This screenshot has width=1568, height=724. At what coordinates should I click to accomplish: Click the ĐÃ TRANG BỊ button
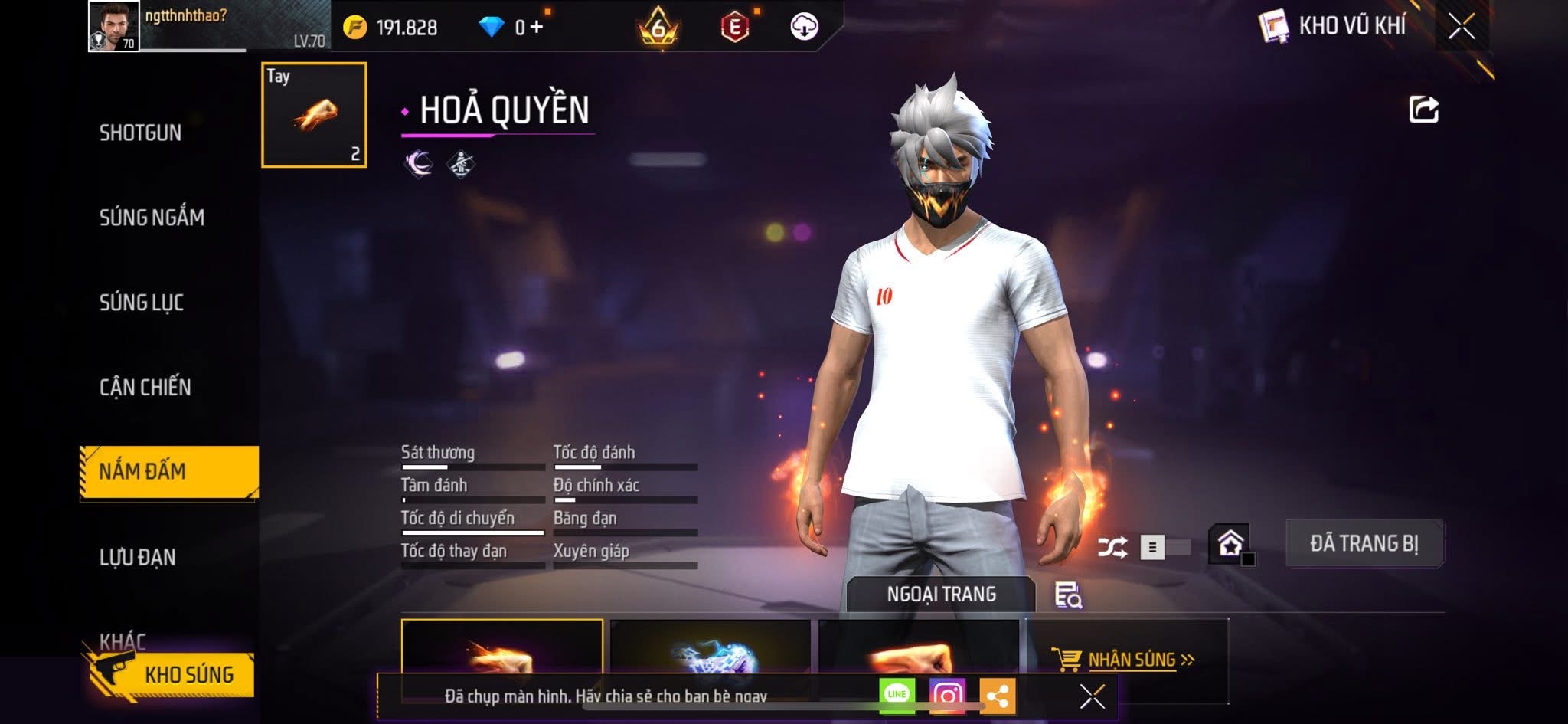tap(1364, 543)
